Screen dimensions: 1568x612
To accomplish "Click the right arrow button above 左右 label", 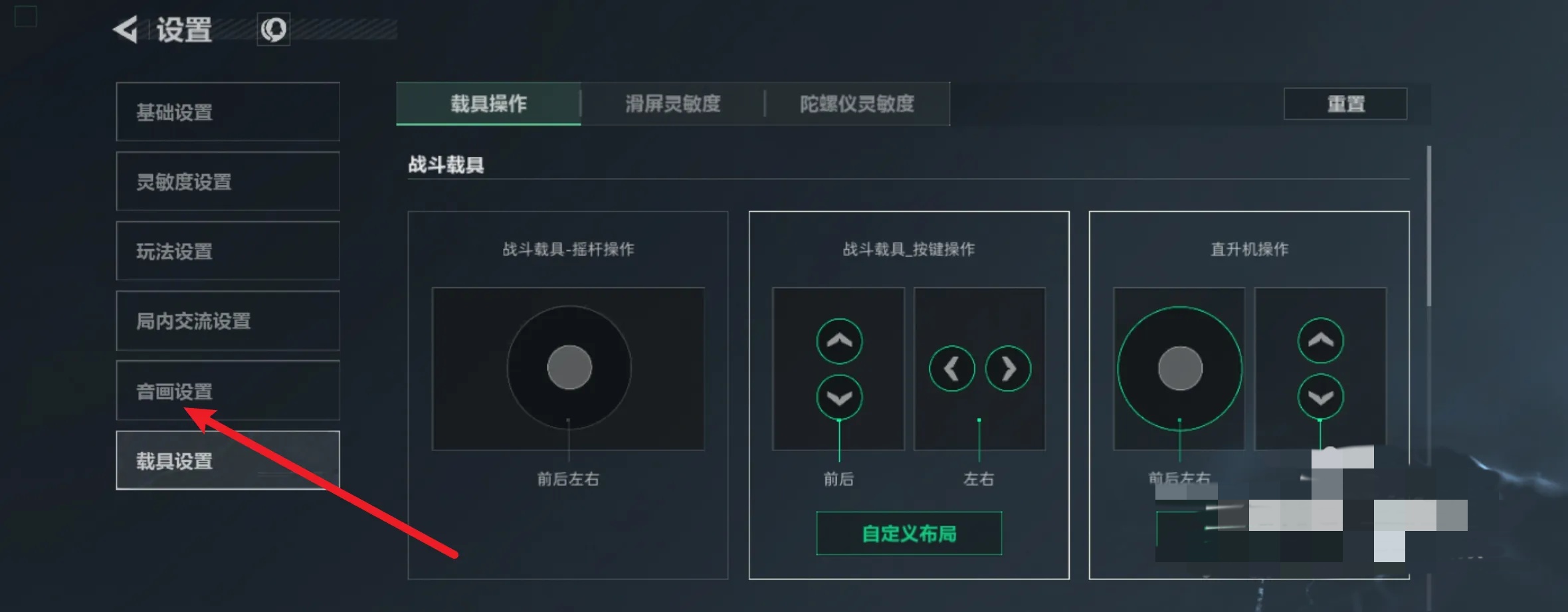I will 1008,369.
